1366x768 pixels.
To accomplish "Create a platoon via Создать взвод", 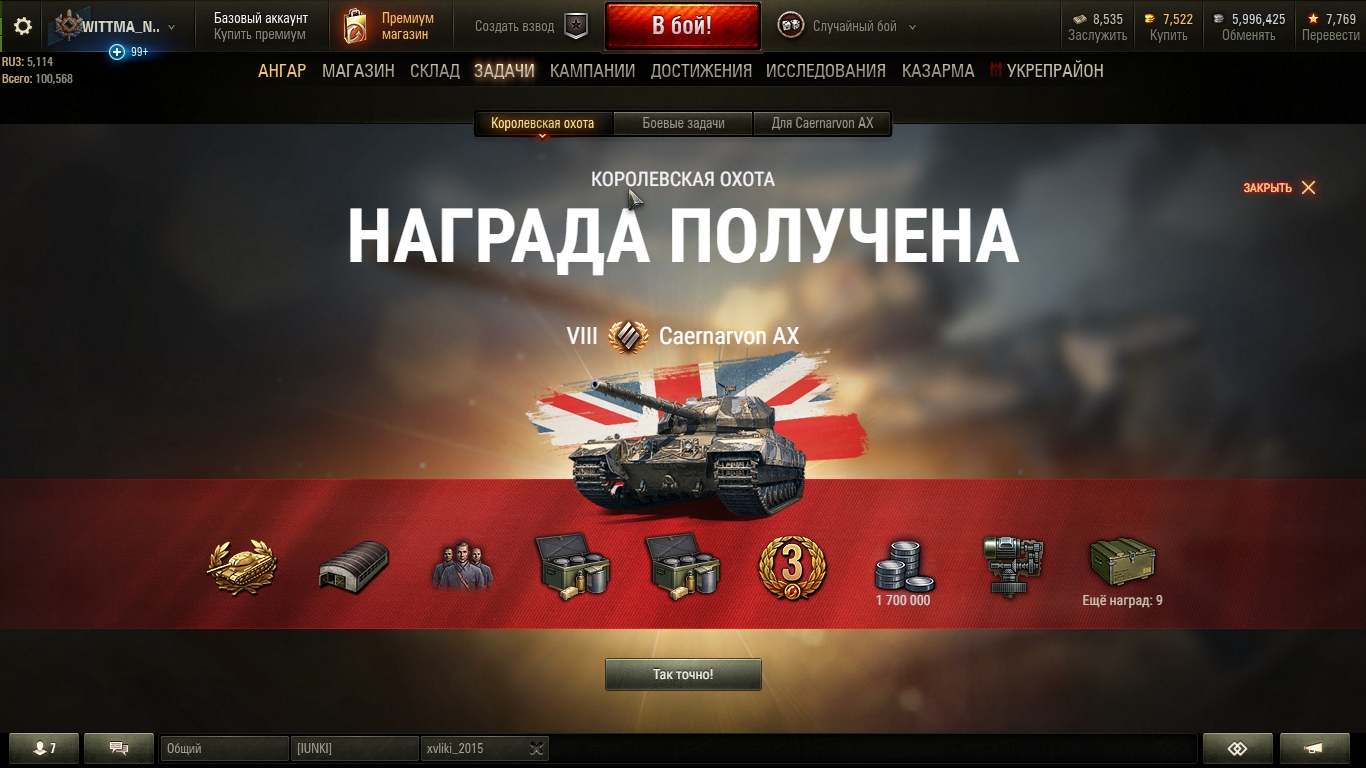I will 530,27.
